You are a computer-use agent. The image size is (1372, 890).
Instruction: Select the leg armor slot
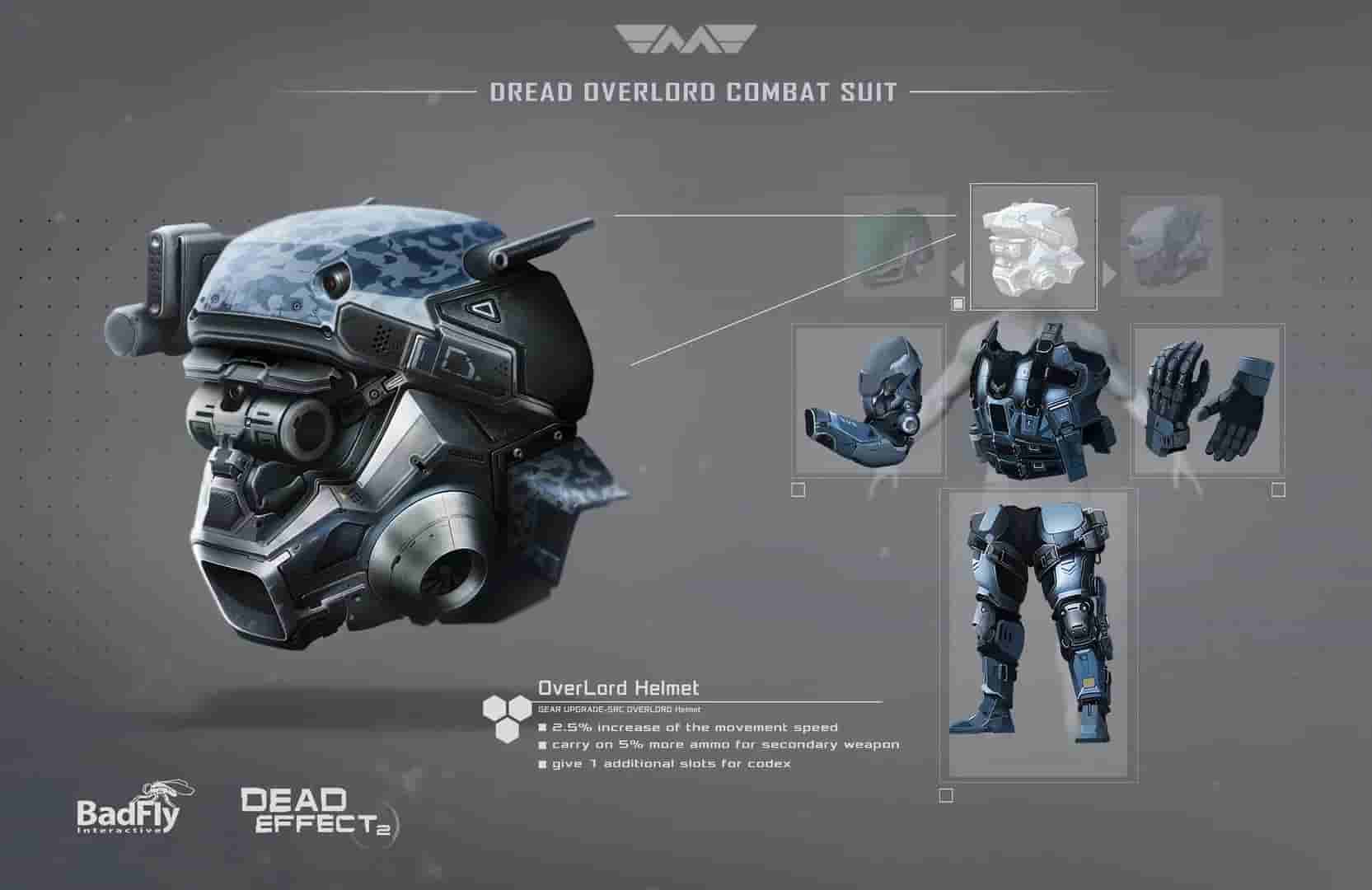1038,630
